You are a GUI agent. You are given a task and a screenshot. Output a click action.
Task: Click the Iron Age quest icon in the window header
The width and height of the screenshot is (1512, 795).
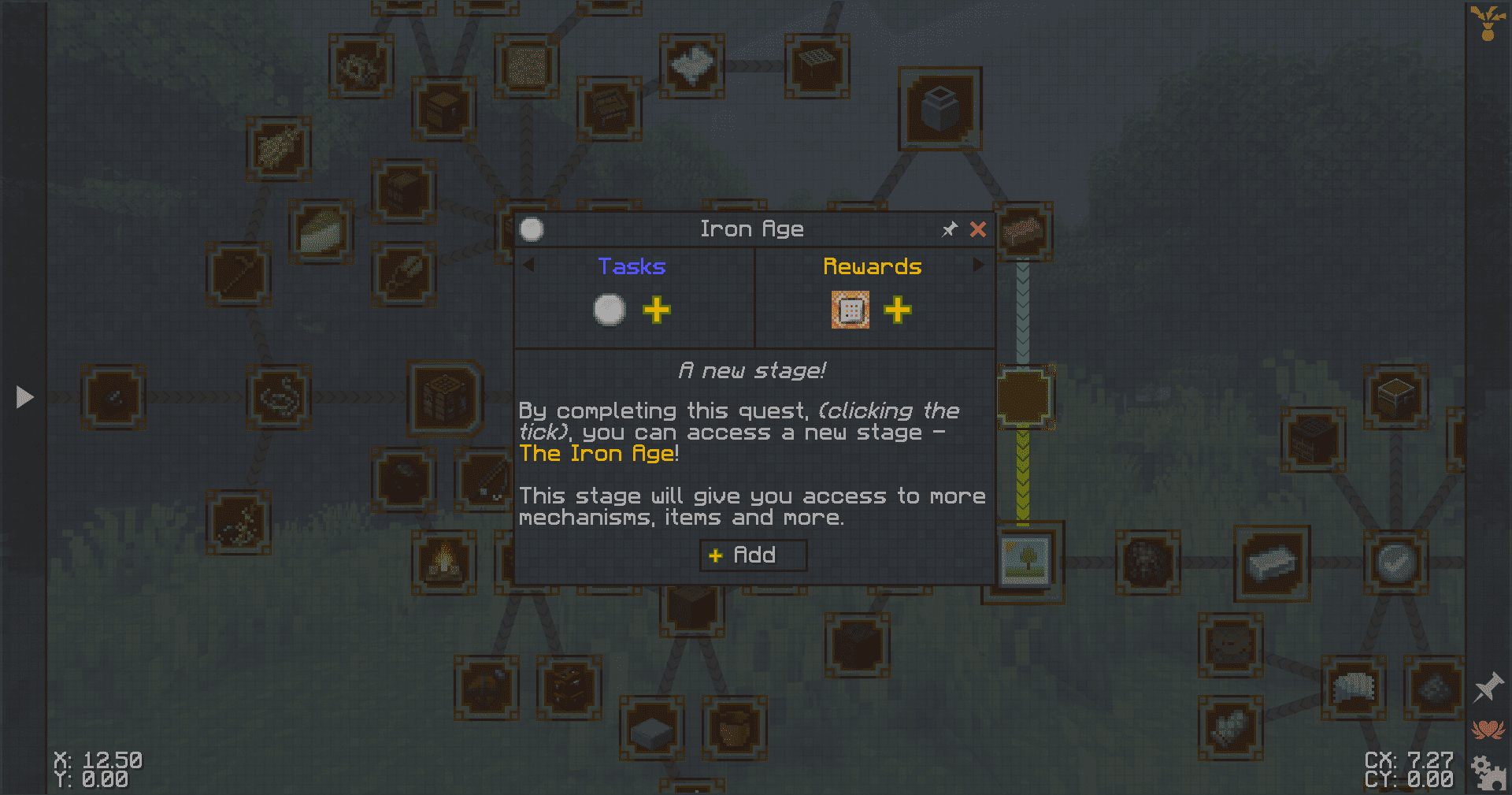point(532,229)
